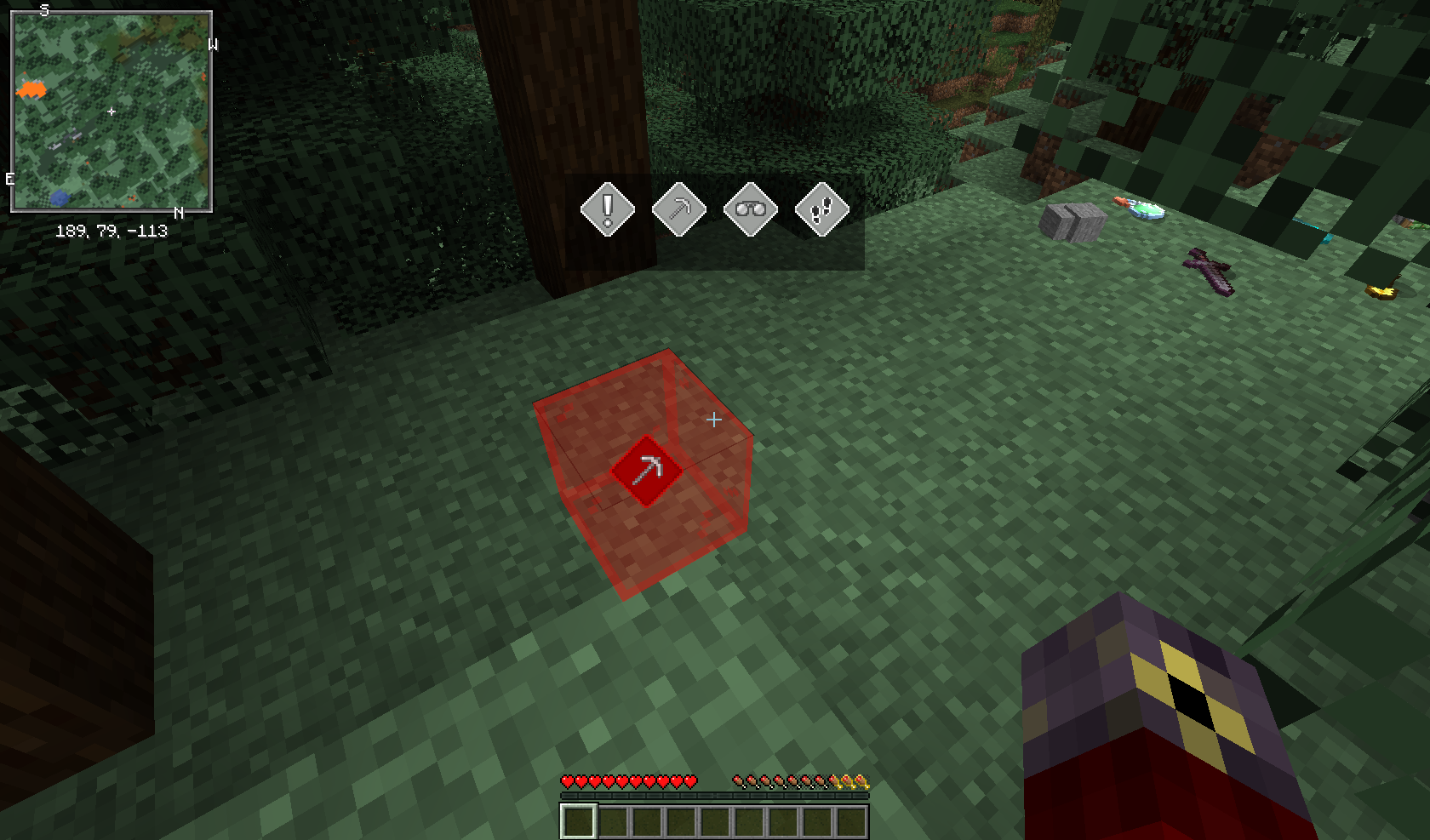Screen dimensions: 1430x840
Task: Toggle the binoculars view mode diamond
Action: pyautogui.click(x=750, y=209)
